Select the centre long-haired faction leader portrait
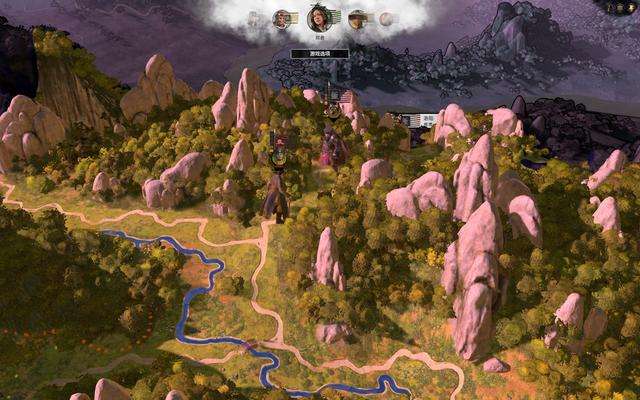640x400 pixels. pos(319,17)
